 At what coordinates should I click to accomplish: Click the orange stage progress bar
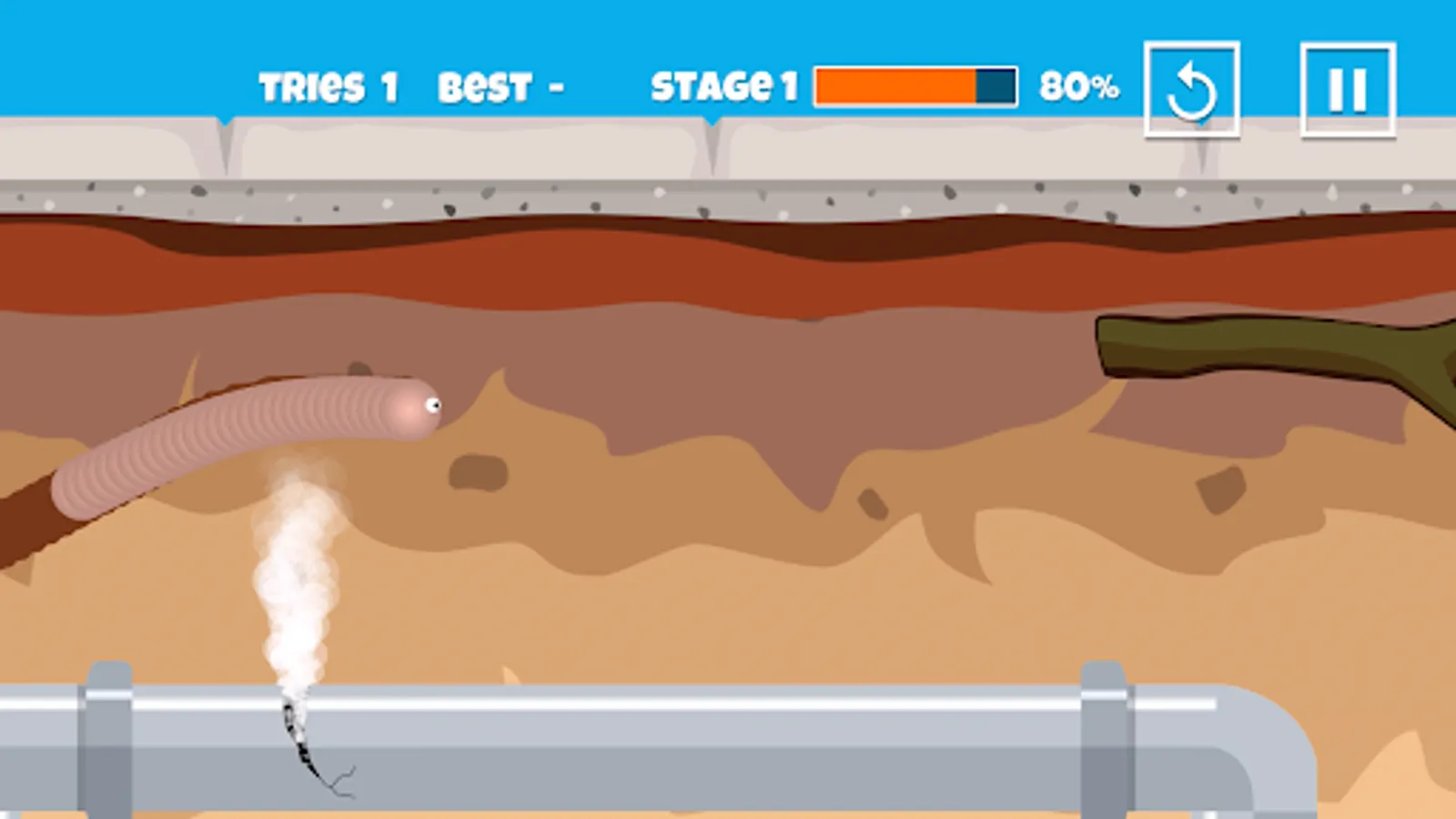(x=896, y=86)
